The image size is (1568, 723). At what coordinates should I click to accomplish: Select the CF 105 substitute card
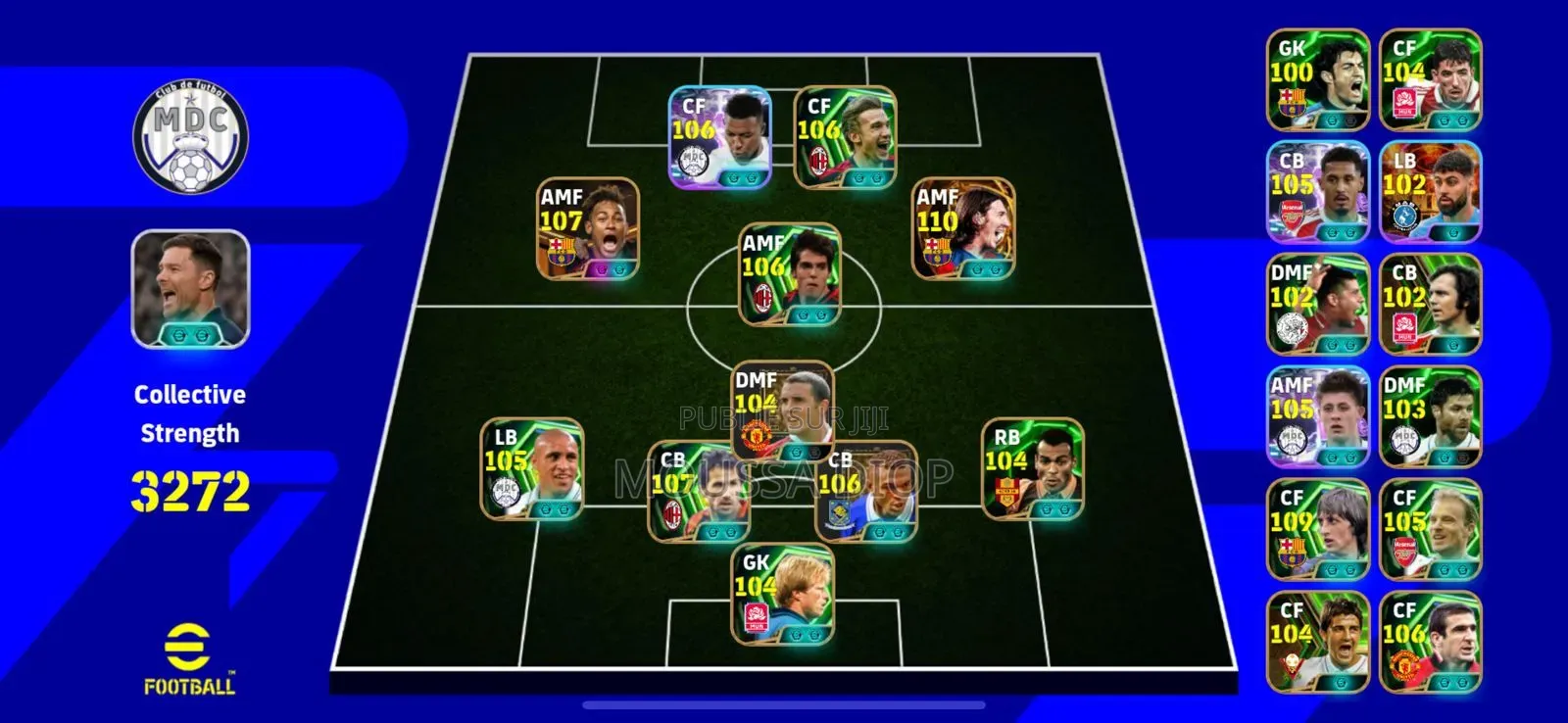pos(1431,530)
